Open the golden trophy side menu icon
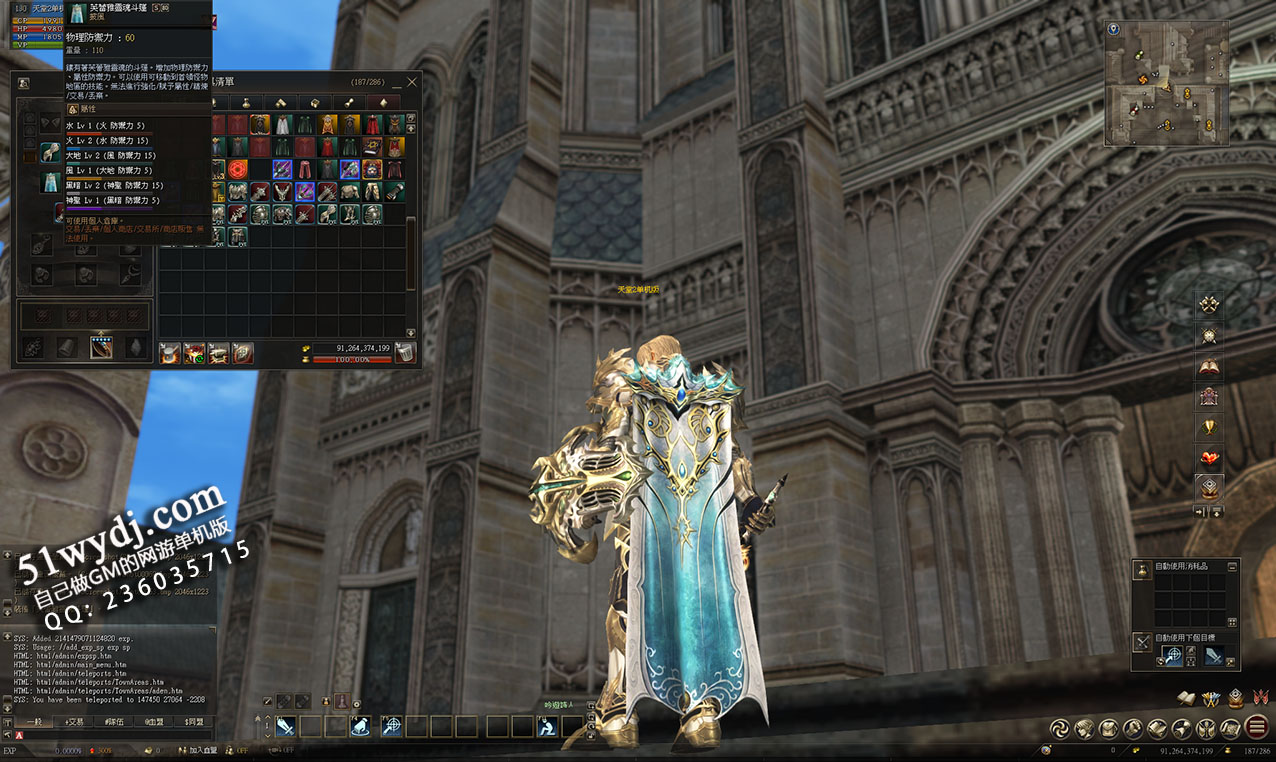This screenshot has height=762, width=1276. (x=1210, y=428)
